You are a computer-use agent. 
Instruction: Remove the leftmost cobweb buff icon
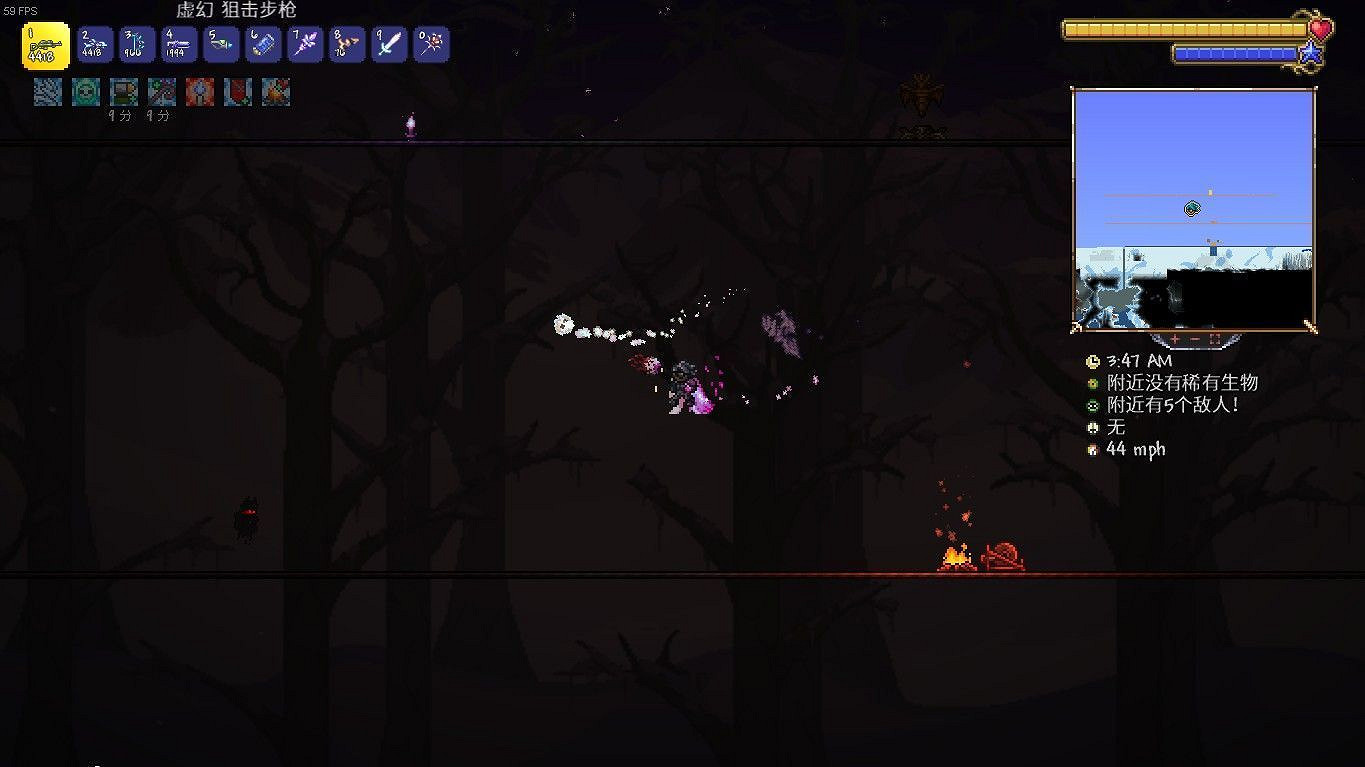(47, 92)
